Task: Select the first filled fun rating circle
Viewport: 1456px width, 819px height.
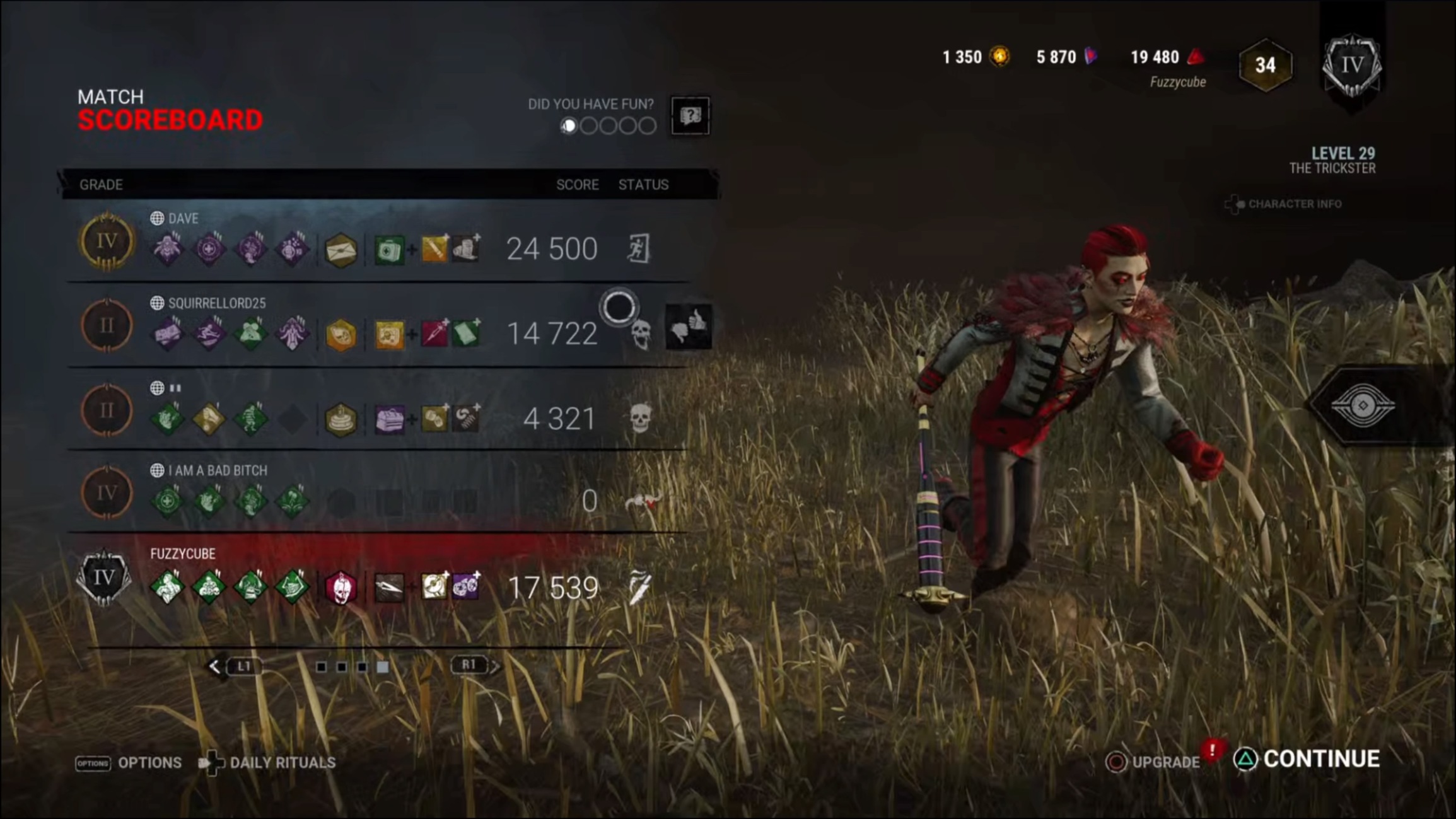Action: pyautogui.click(x=569, y=125)
